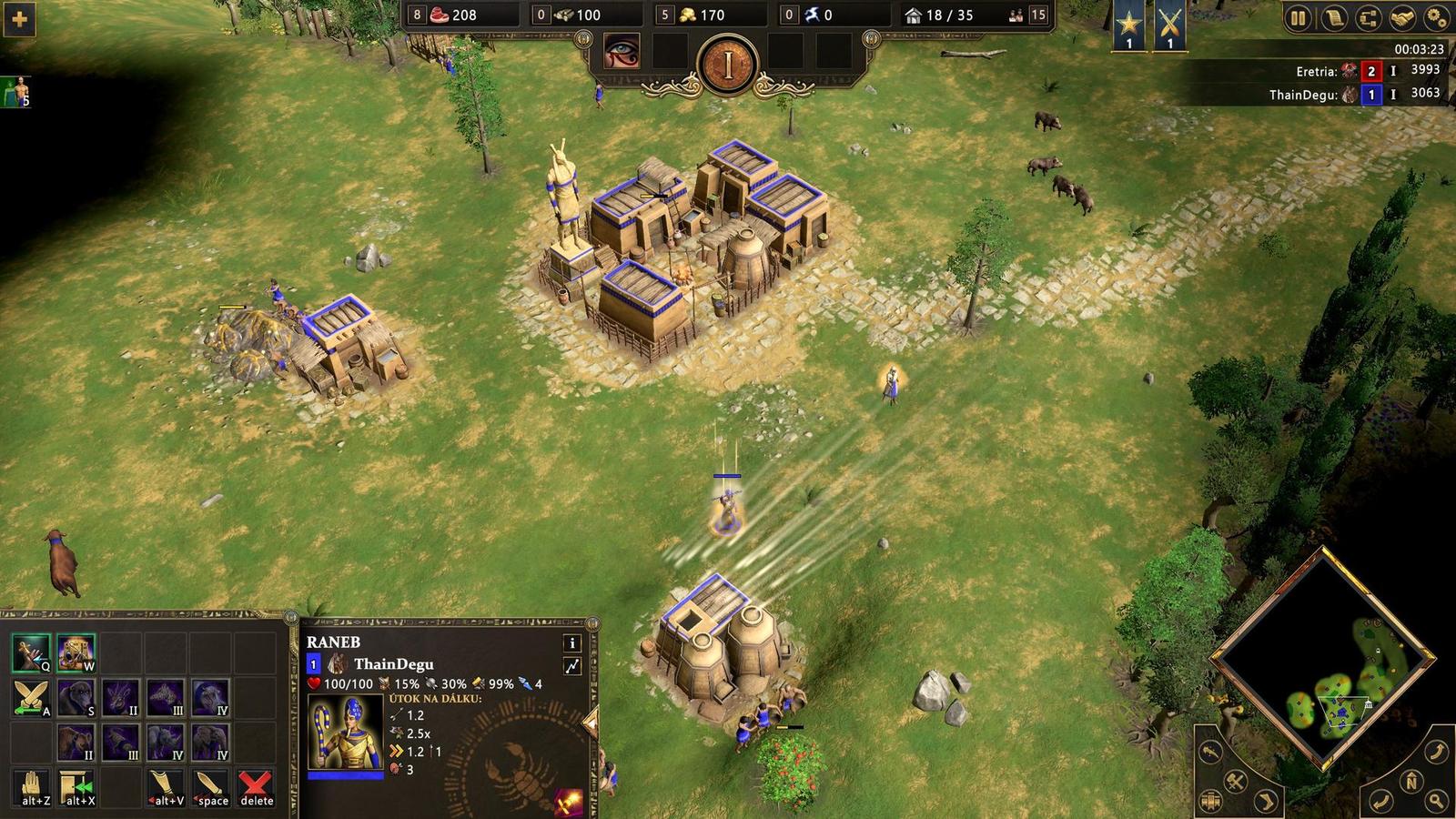Pause the game

pos(1299,16)
